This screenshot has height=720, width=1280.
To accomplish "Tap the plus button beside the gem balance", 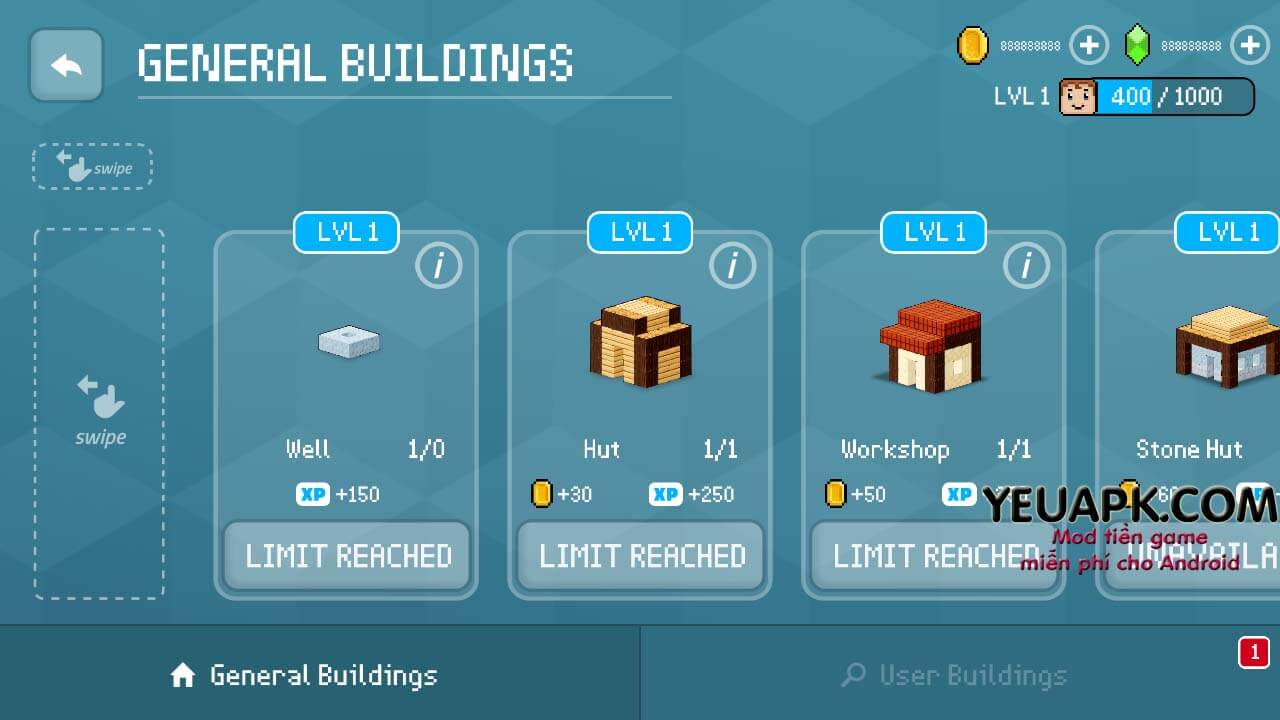I will point(1249,45).
